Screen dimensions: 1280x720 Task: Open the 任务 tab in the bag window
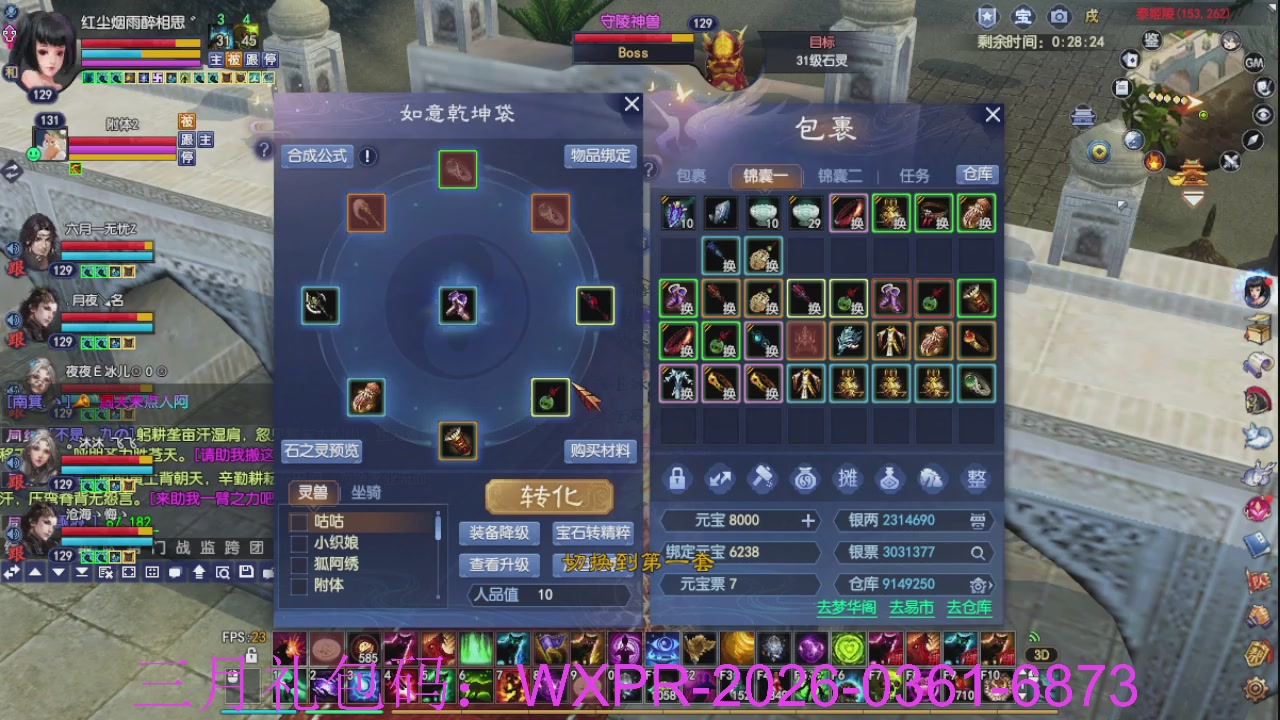[x=913, y=175]
